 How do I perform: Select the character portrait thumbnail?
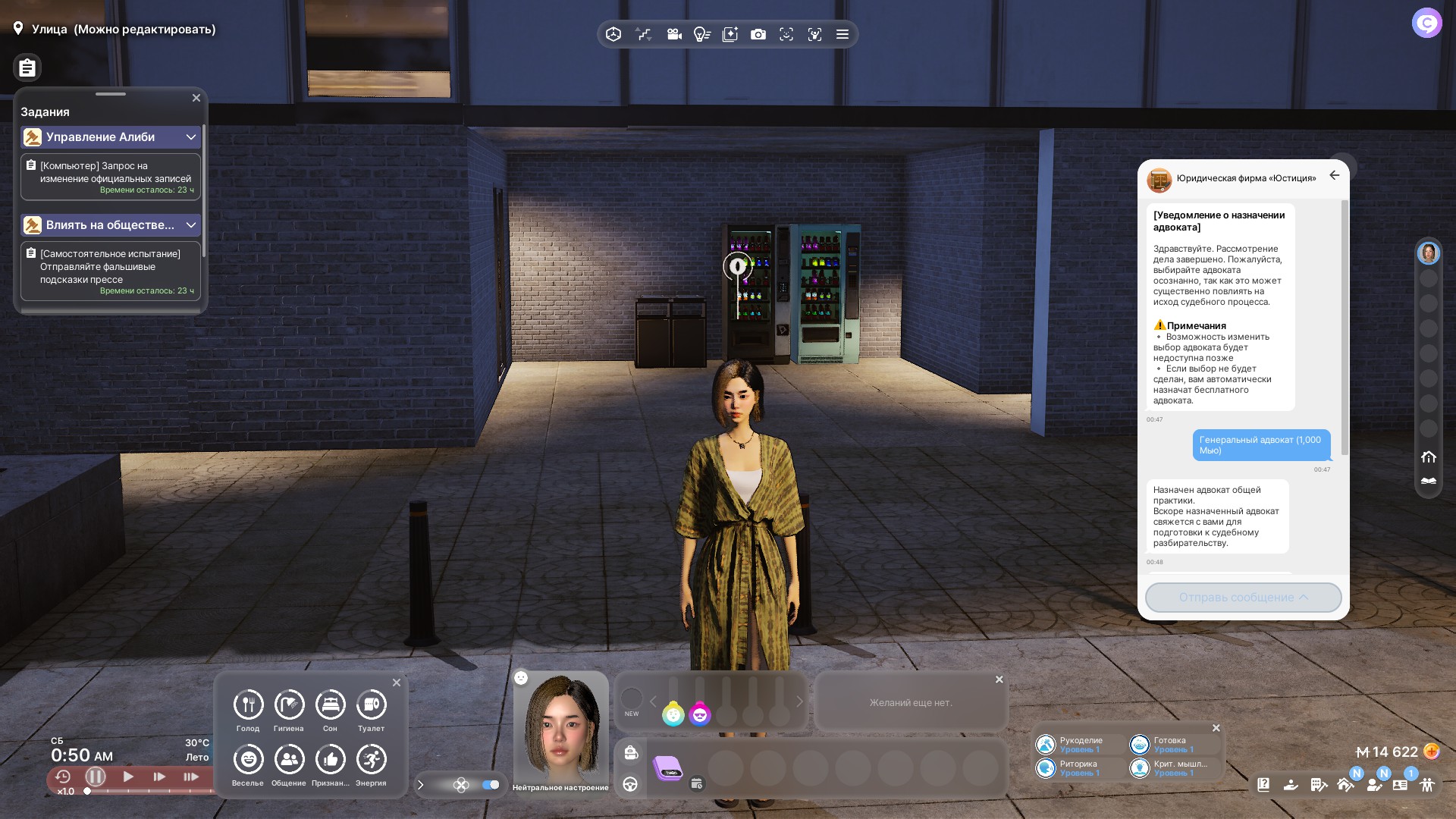click(1428, 253)
